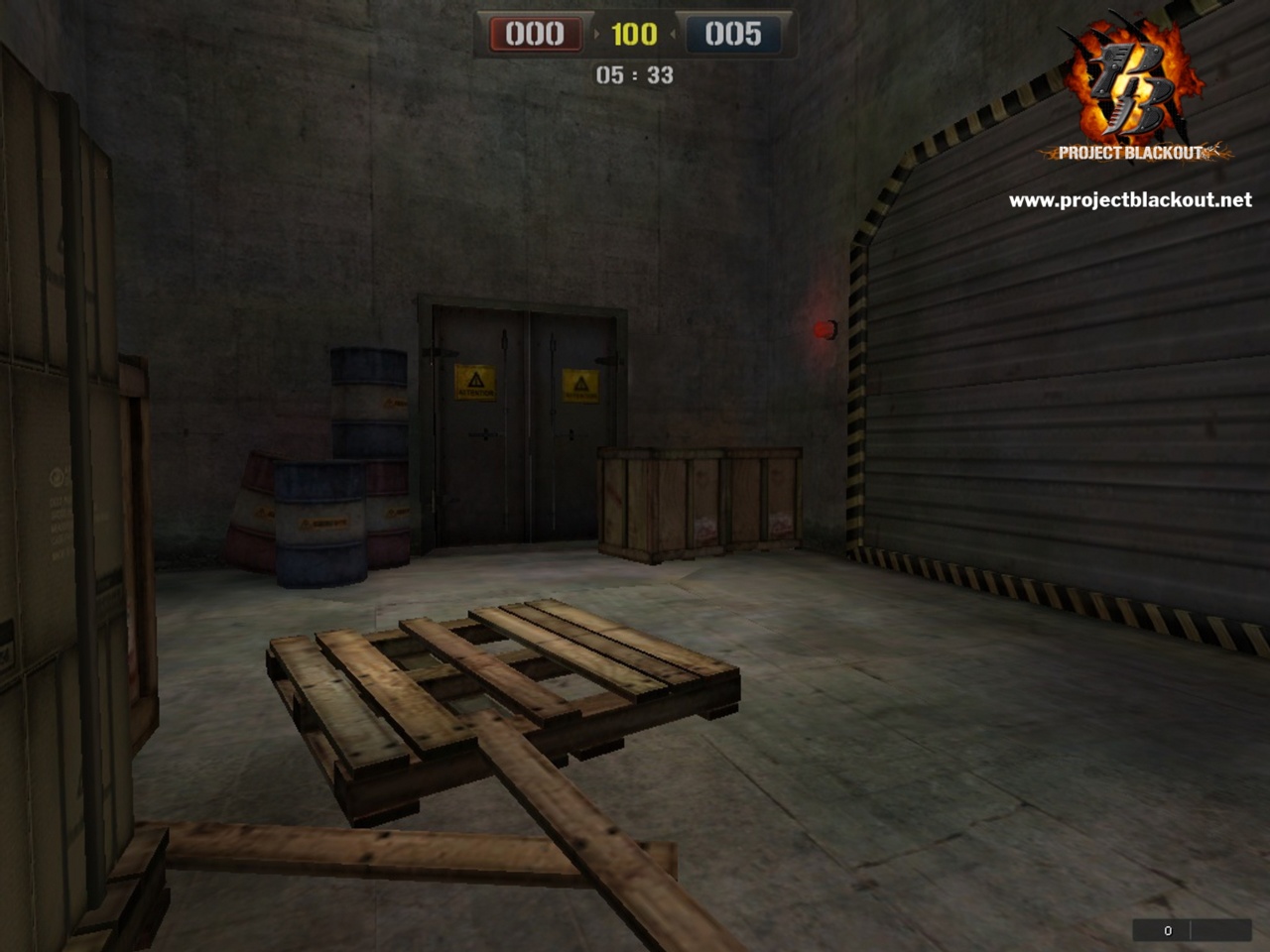
Task: Select the blue team score badge showing 005
Action: point(731,33)
